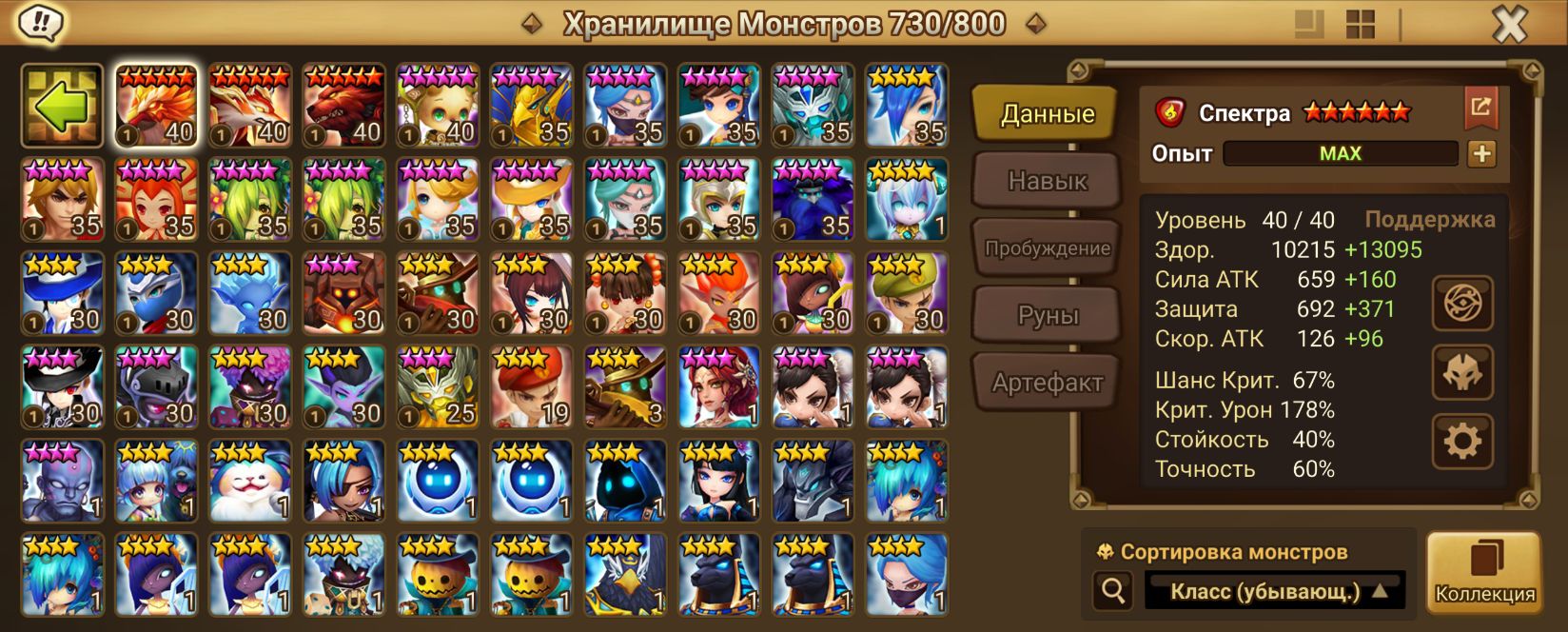Share Спектра using the red export icon
The width and height of the screenshot is (1568, 632).
pyautogui.click(x=1480, y=108)
